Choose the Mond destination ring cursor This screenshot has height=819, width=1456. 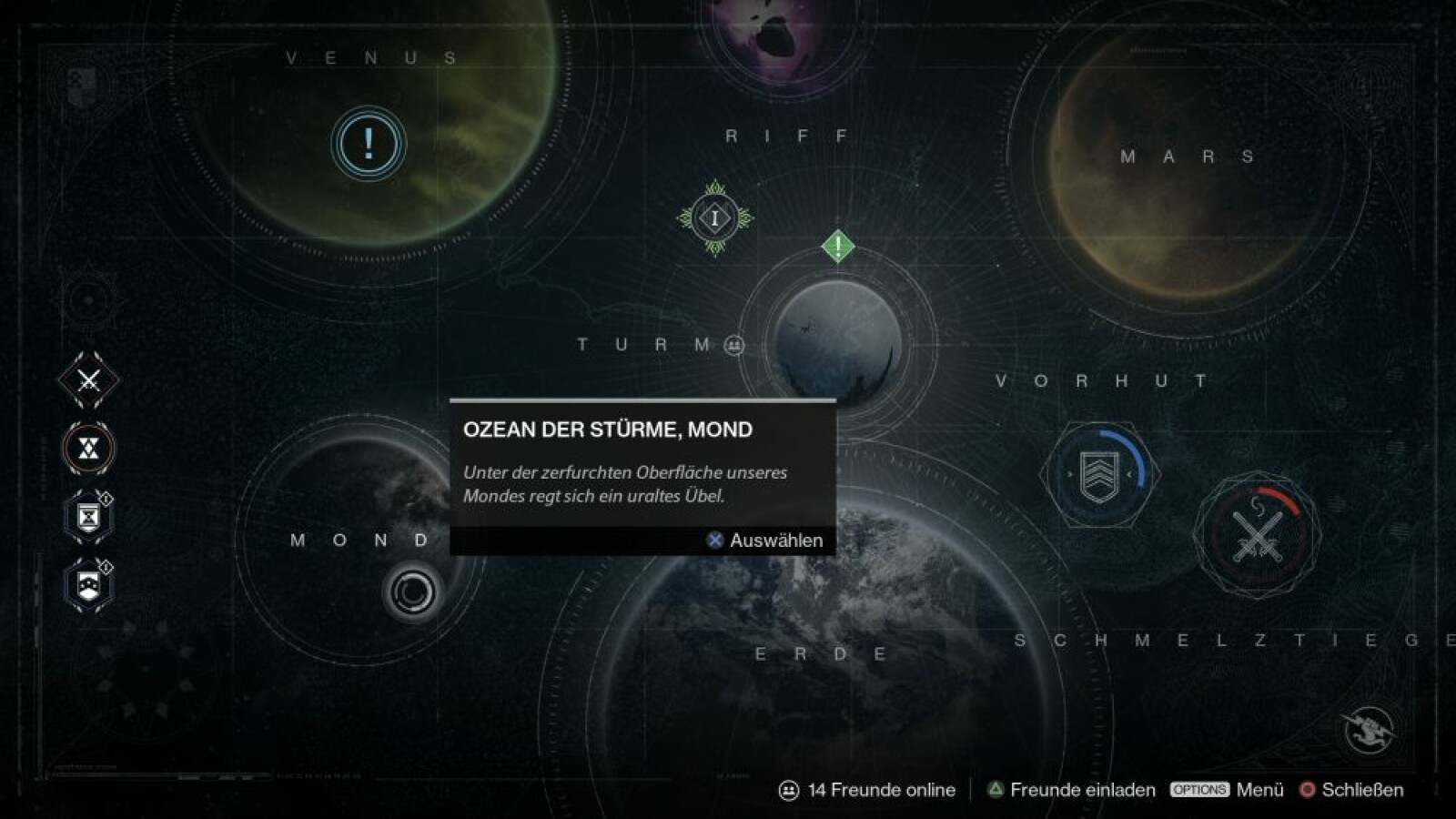pyautogui.click(x=412, y=592)
